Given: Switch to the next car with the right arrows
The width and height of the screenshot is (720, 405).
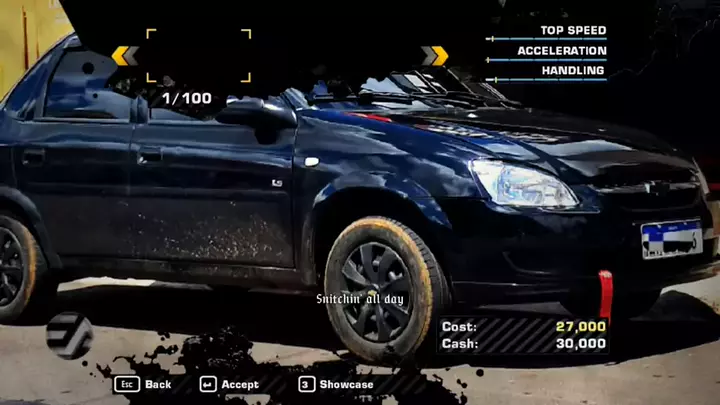Looking at the screenshot, I should coord(434,55).
